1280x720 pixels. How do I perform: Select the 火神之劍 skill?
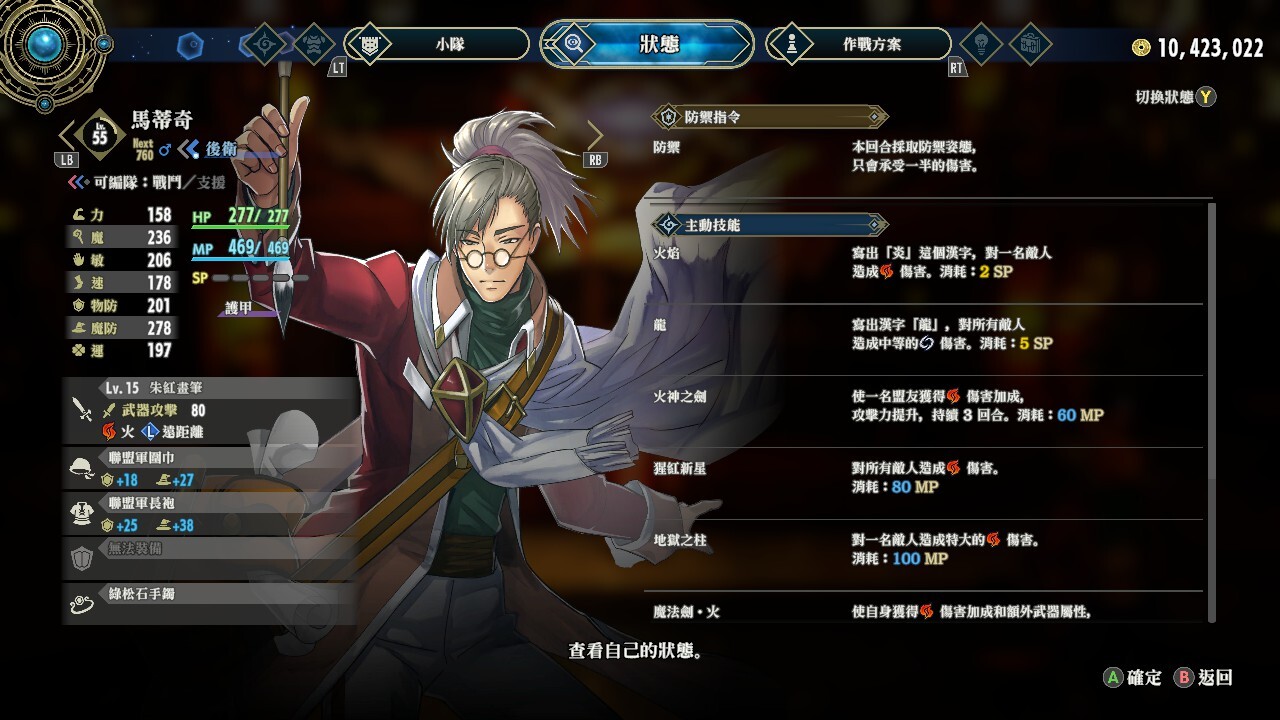(925, 406)
